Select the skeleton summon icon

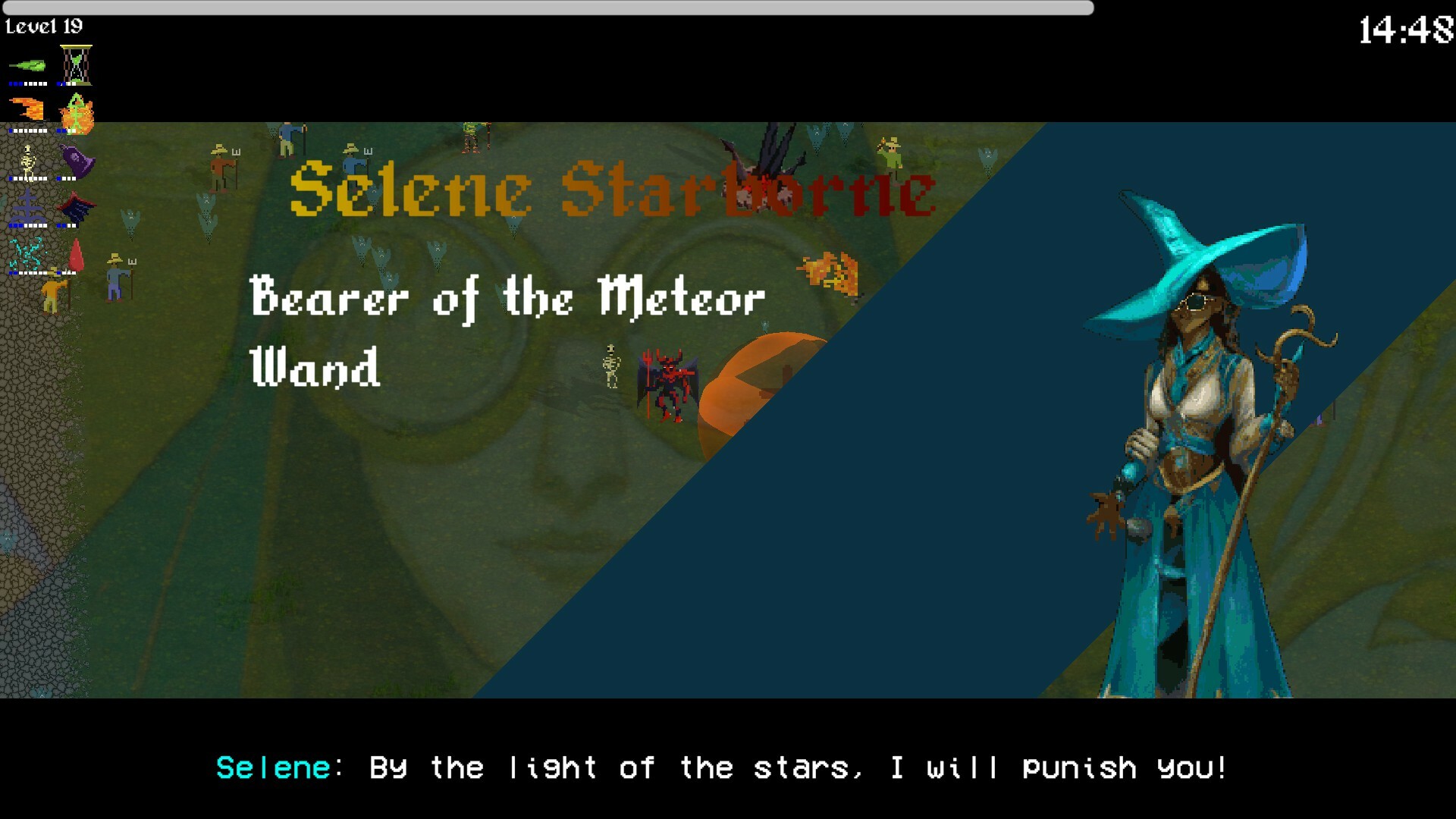point(28,159)
